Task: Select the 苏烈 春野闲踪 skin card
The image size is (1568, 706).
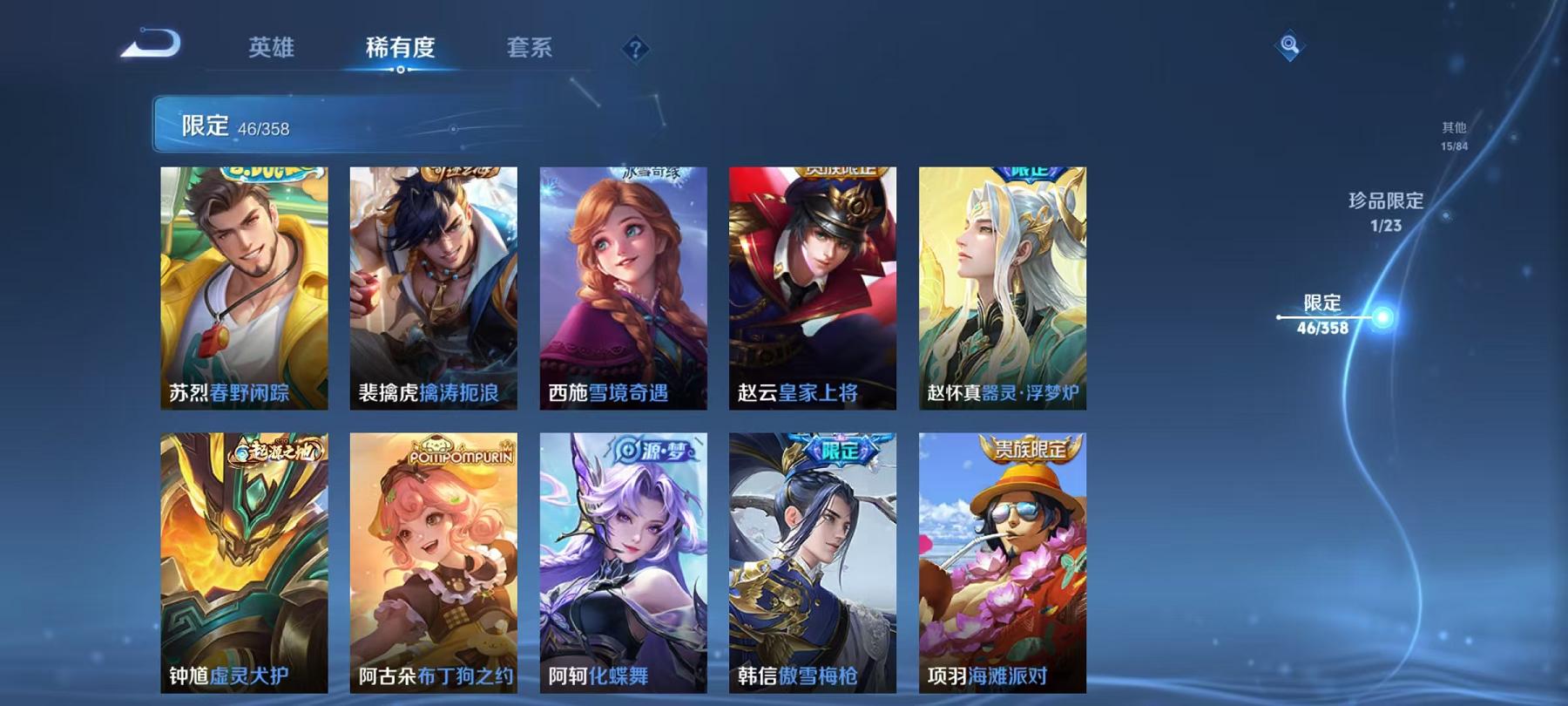Action: point(246,288)
